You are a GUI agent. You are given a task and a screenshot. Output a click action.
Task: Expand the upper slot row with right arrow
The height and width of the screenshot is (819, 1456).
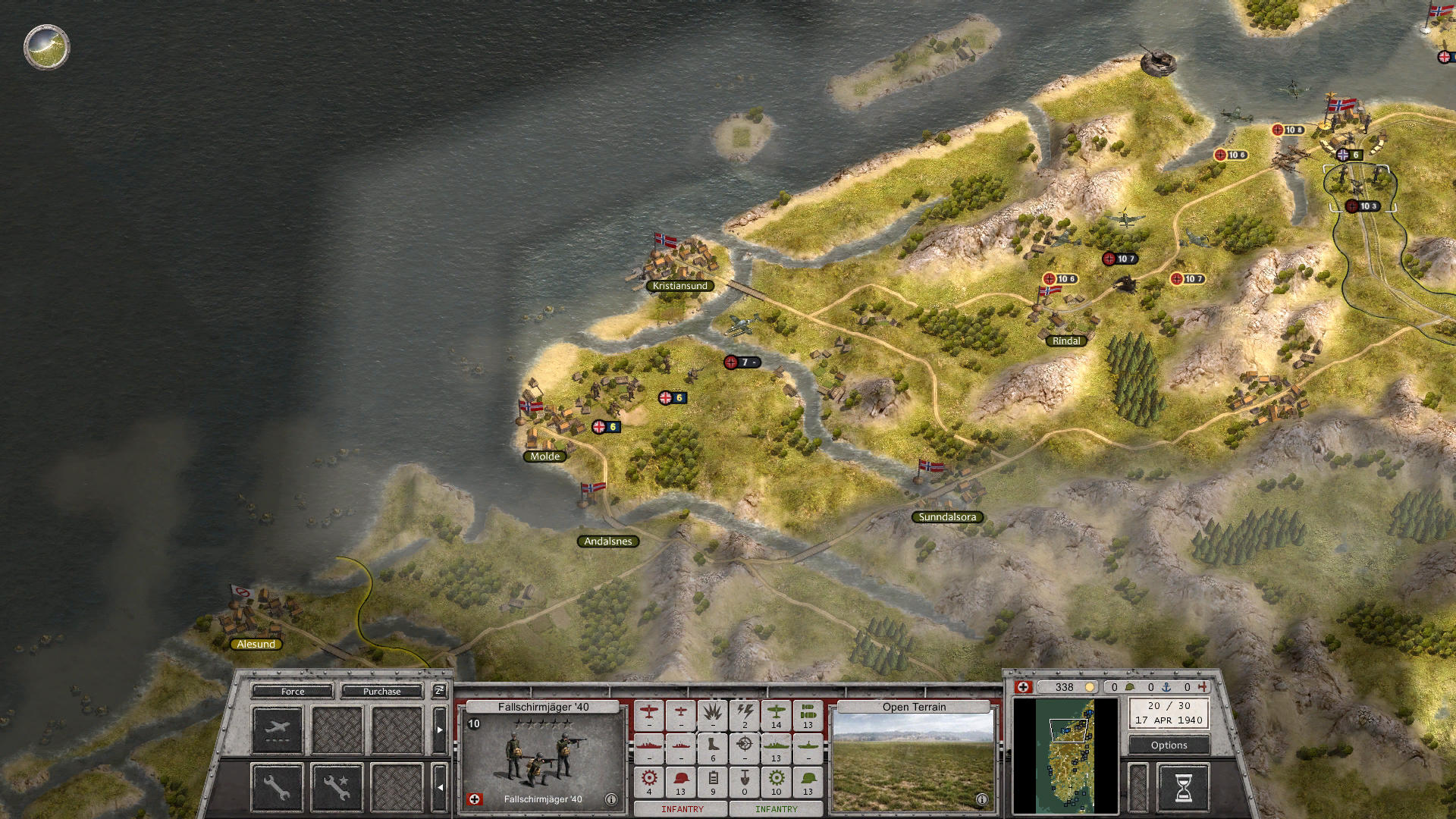coord(439,729)
